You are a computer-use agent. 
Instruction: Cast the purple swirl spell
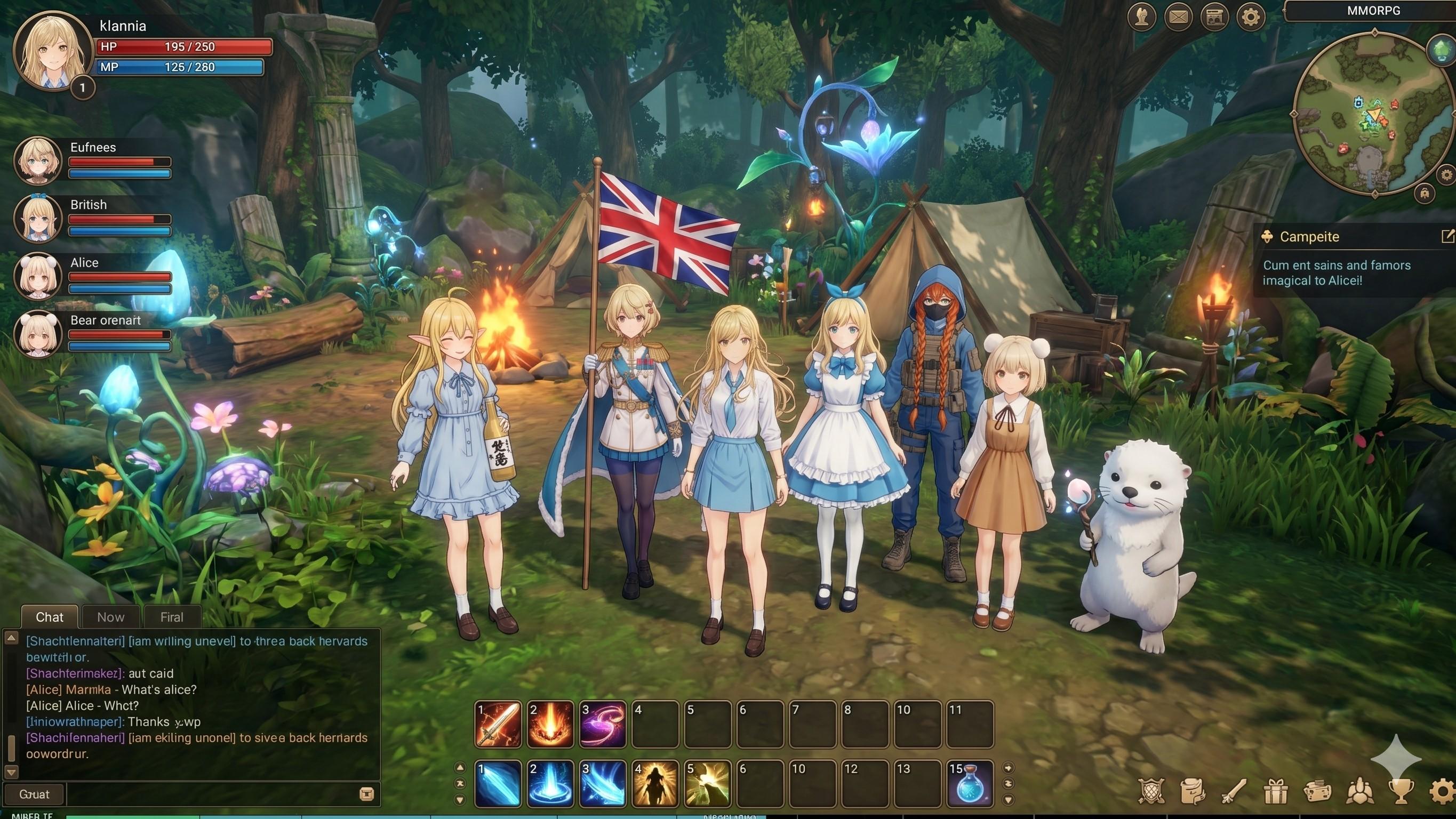(x=603, y=725)
